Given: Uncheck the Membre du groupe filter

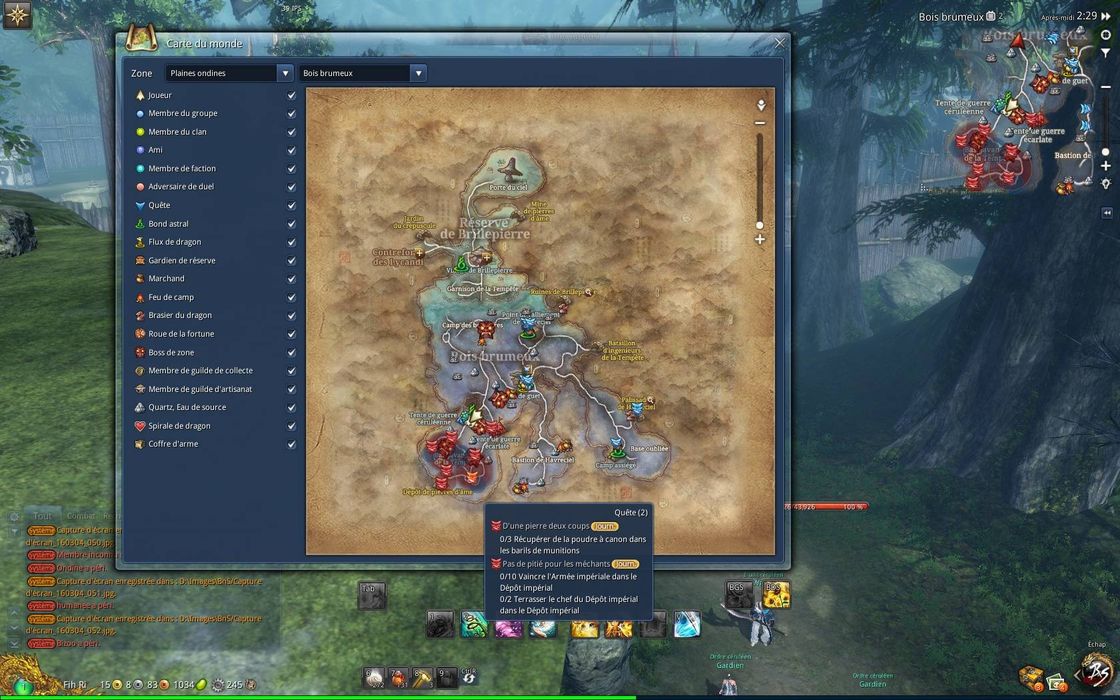Looking at the screenshot, I should click(x=292, y=113).
